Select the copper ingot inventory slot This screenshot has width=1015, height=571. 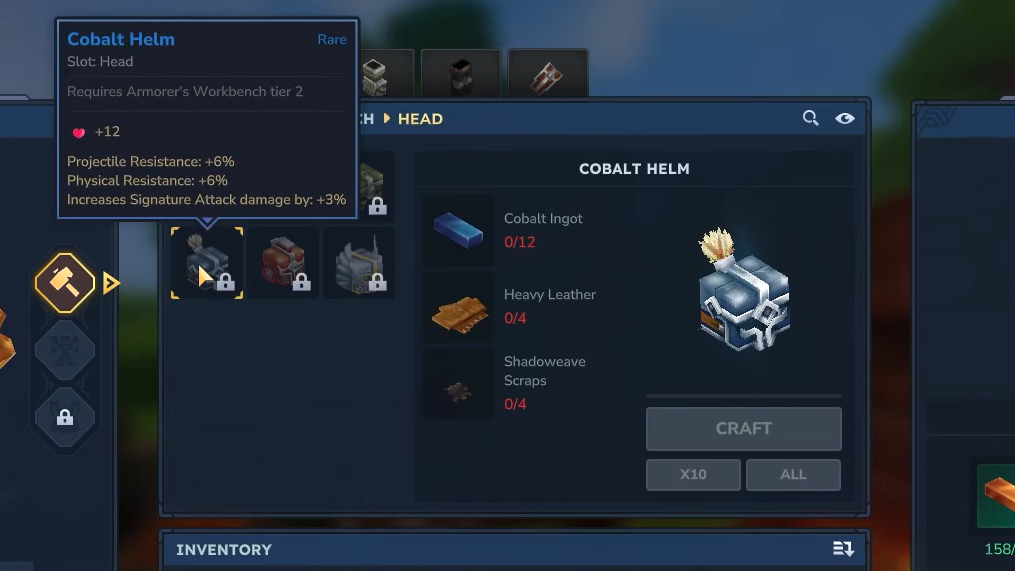pos(997,495)
